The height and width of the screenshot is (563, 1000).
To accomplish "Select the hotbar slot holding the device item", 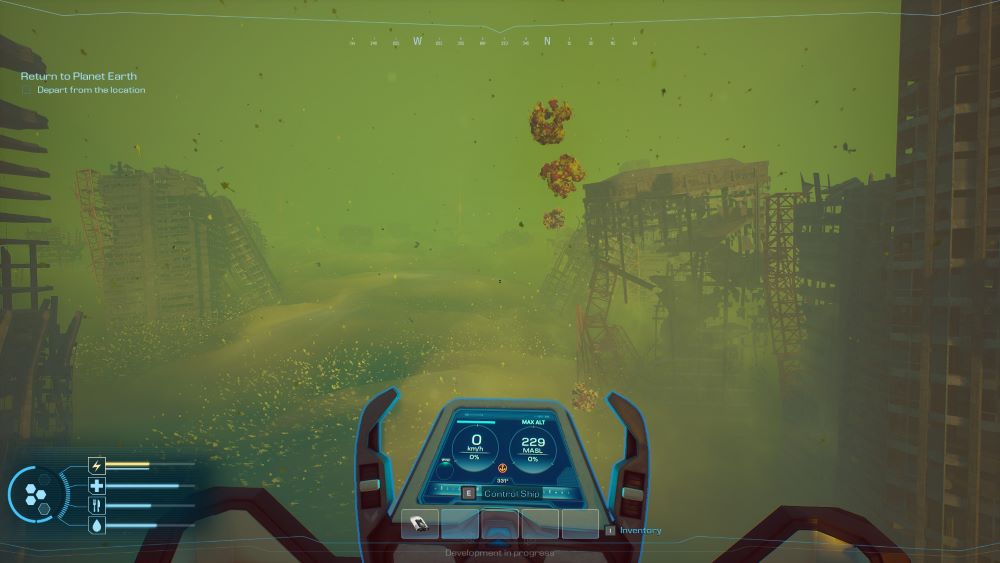I will 420,523.
